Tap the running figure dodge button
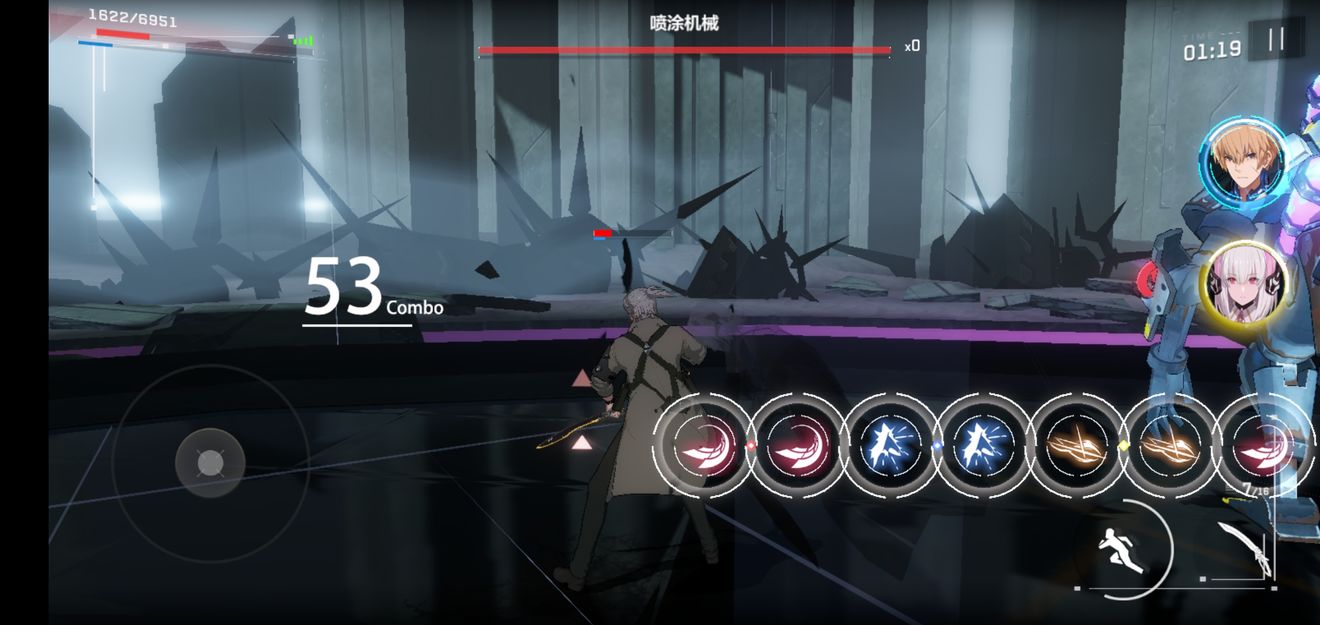This screenshot has height=625, width=1320. point(1122,549)
